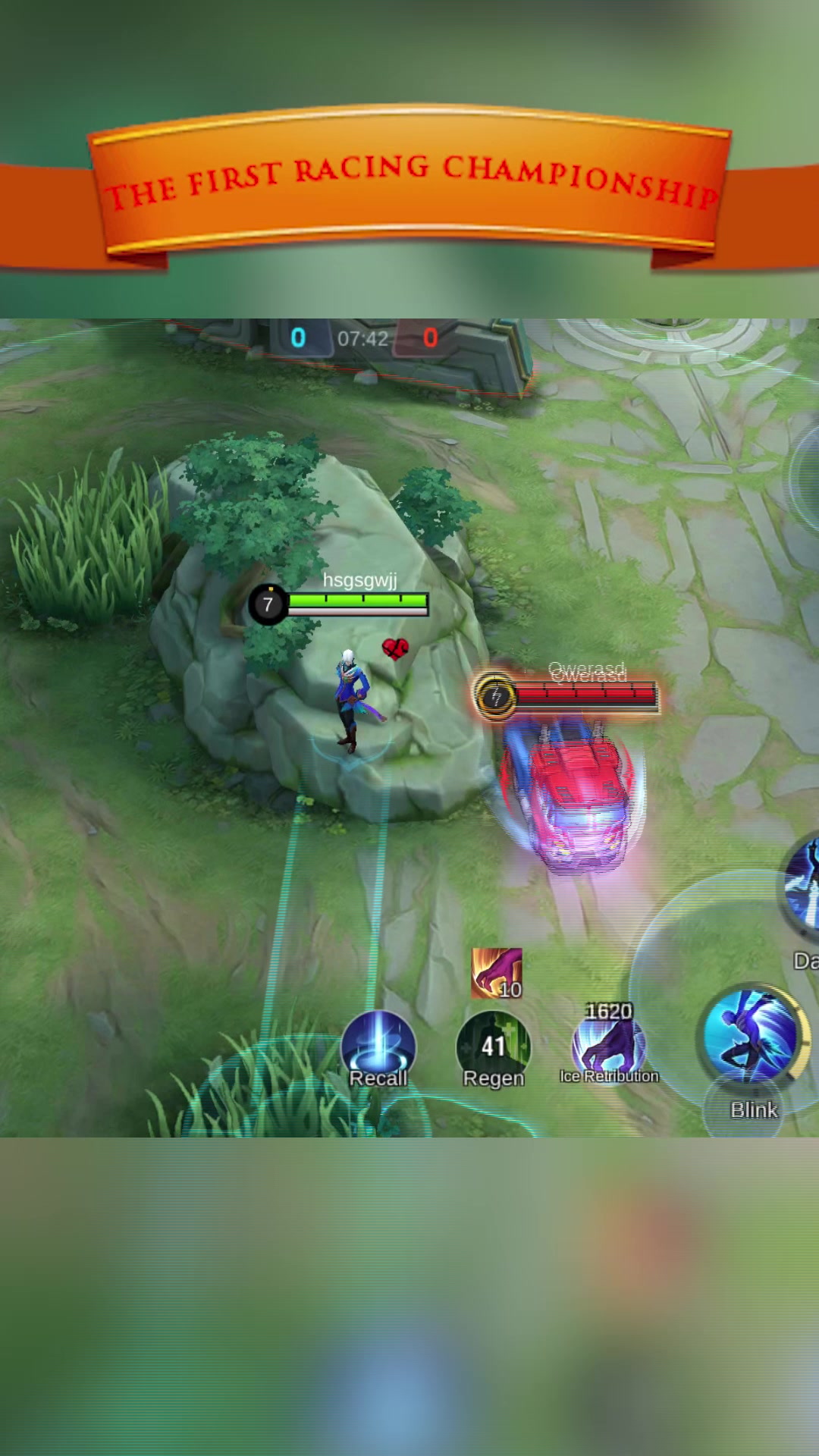Activate the Recall spell button
The height and width of the screenshot is (1456, 819).
(378, 1047)
